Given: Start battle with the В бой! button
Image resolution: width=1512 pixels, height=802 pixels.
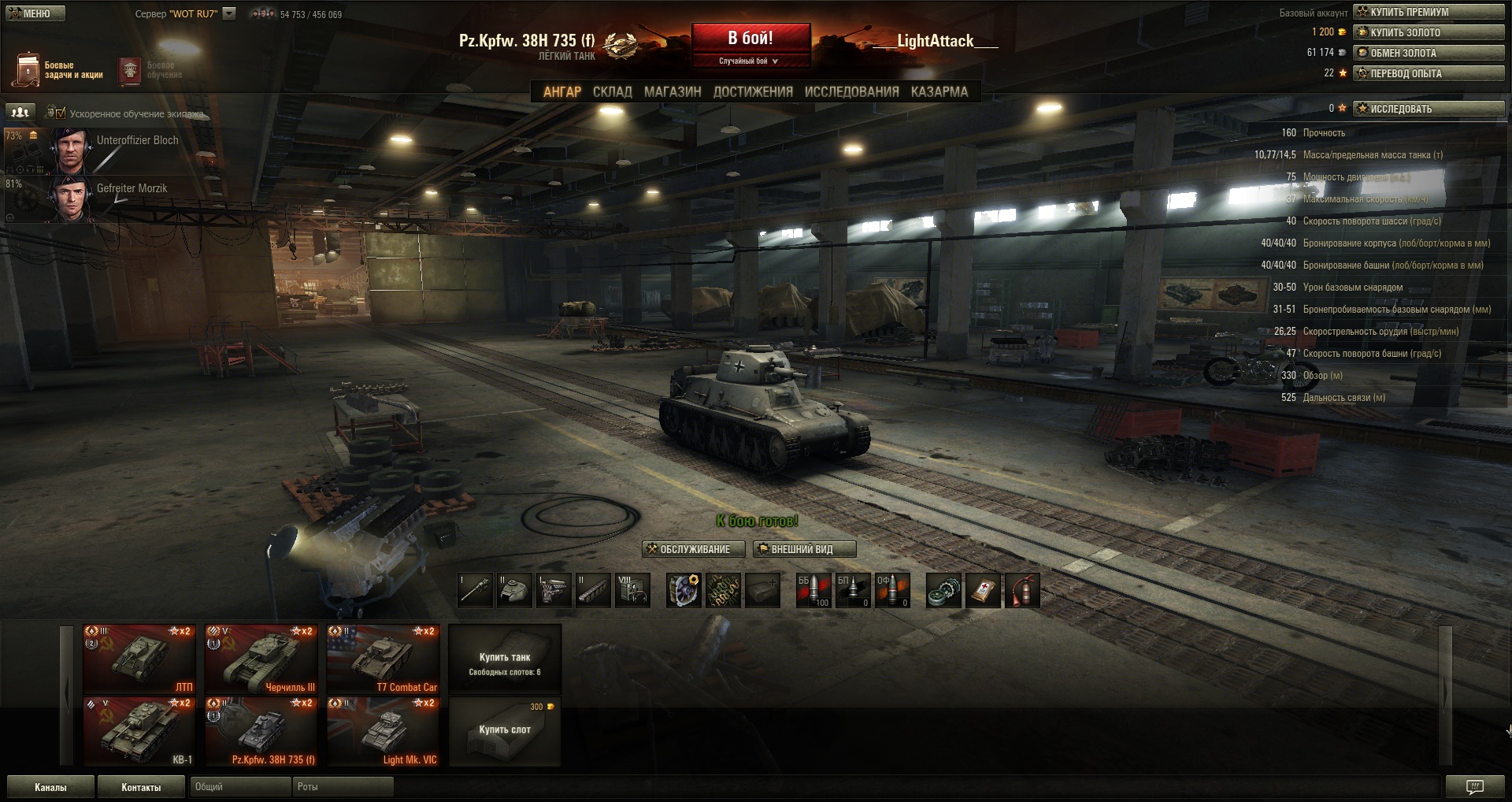Looking at the screenshot, I should pos(750,38).
